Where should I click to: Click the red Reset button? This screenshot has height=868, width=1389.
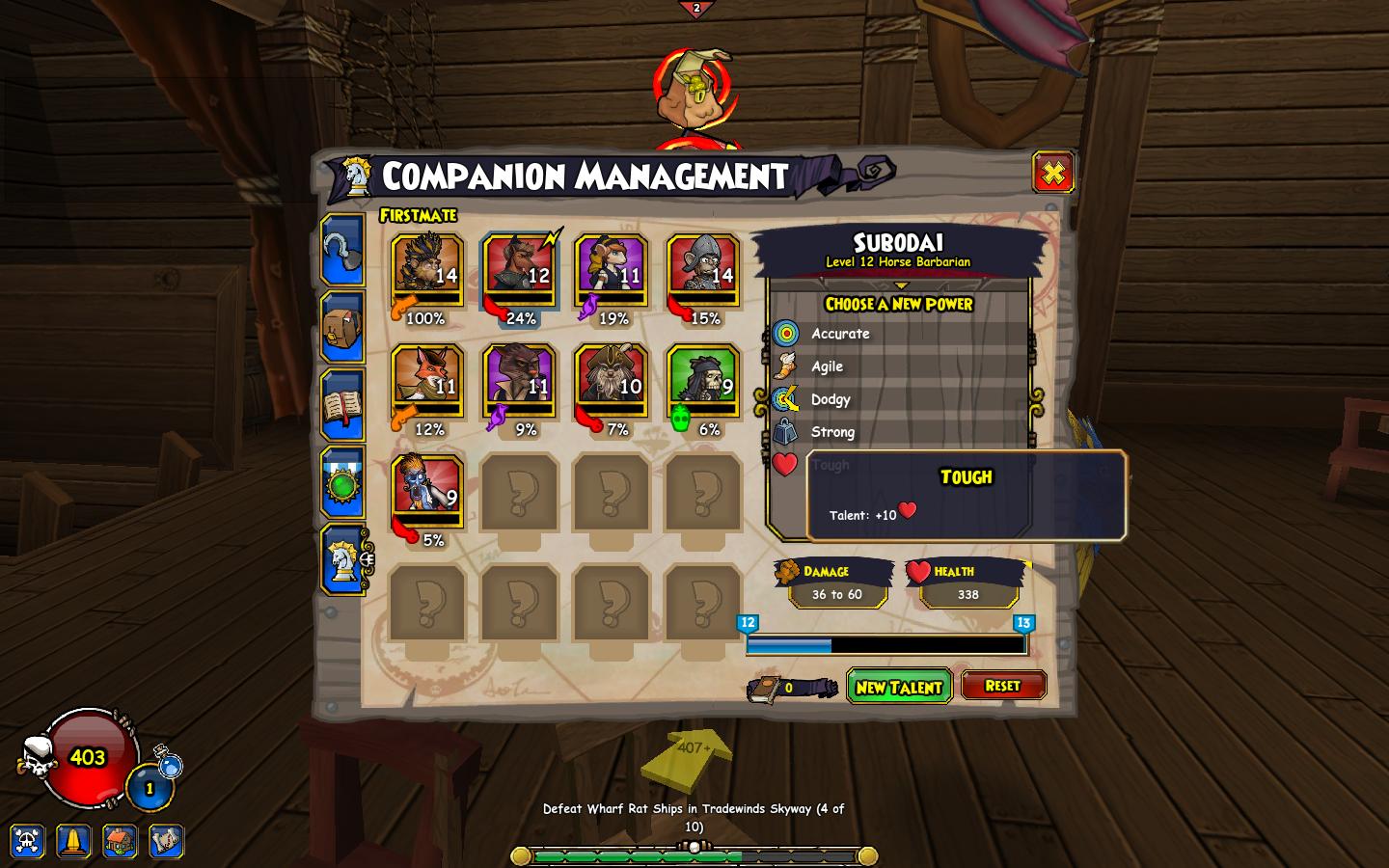pos(1003,686)
